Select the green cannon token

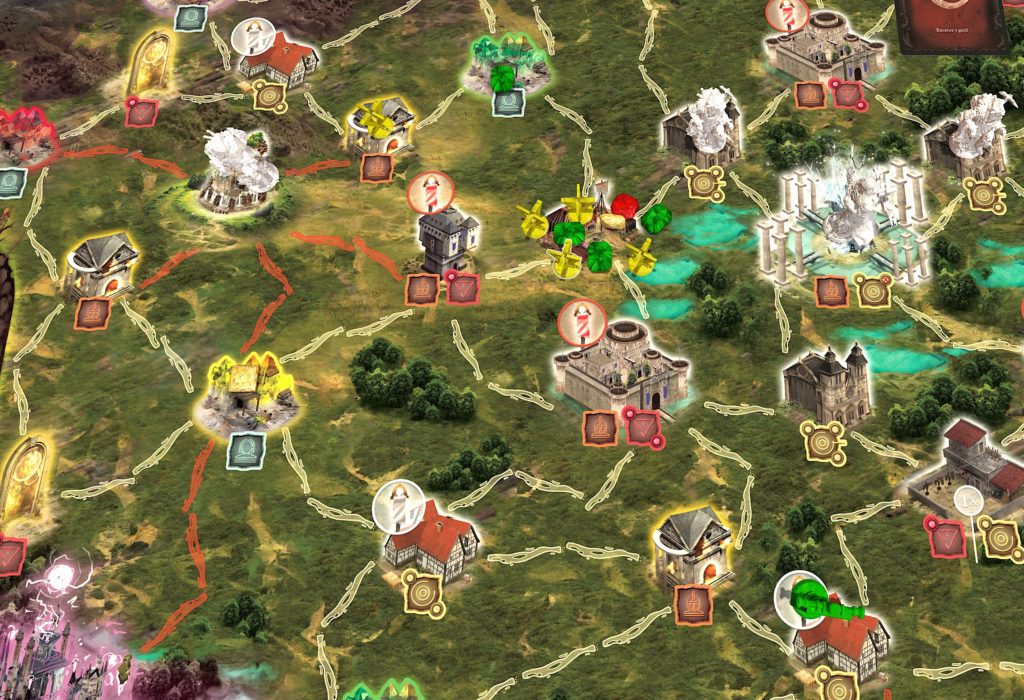click(x=825, y=602)
